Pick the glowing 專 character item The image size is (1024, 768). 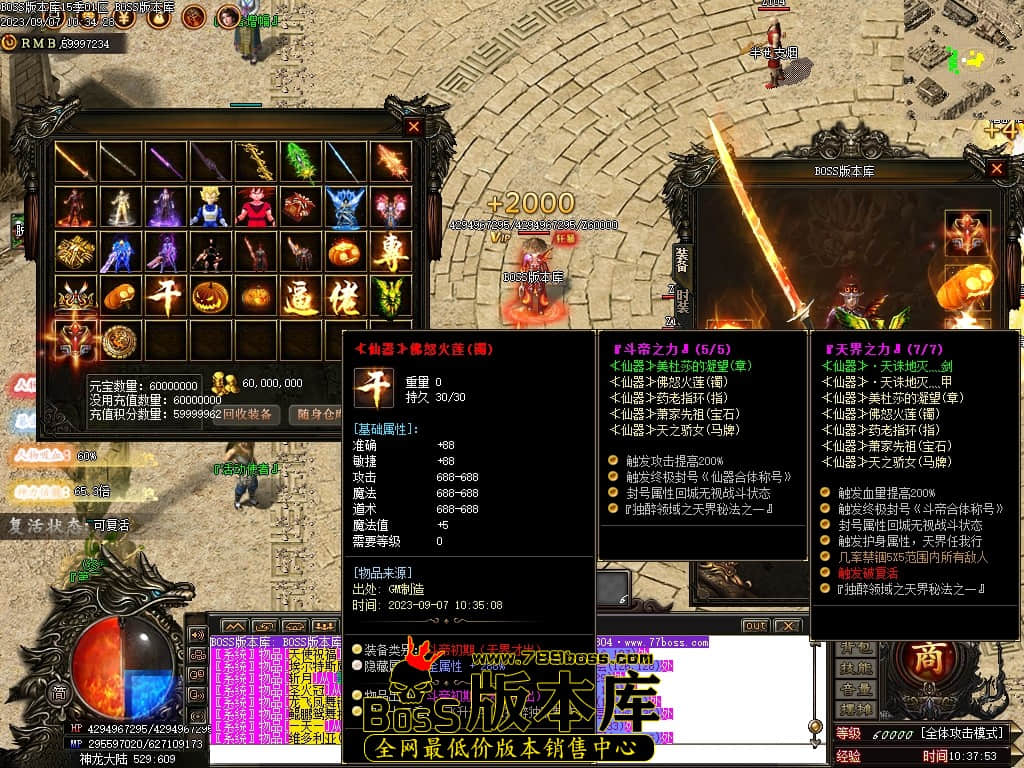click(391, 252)
